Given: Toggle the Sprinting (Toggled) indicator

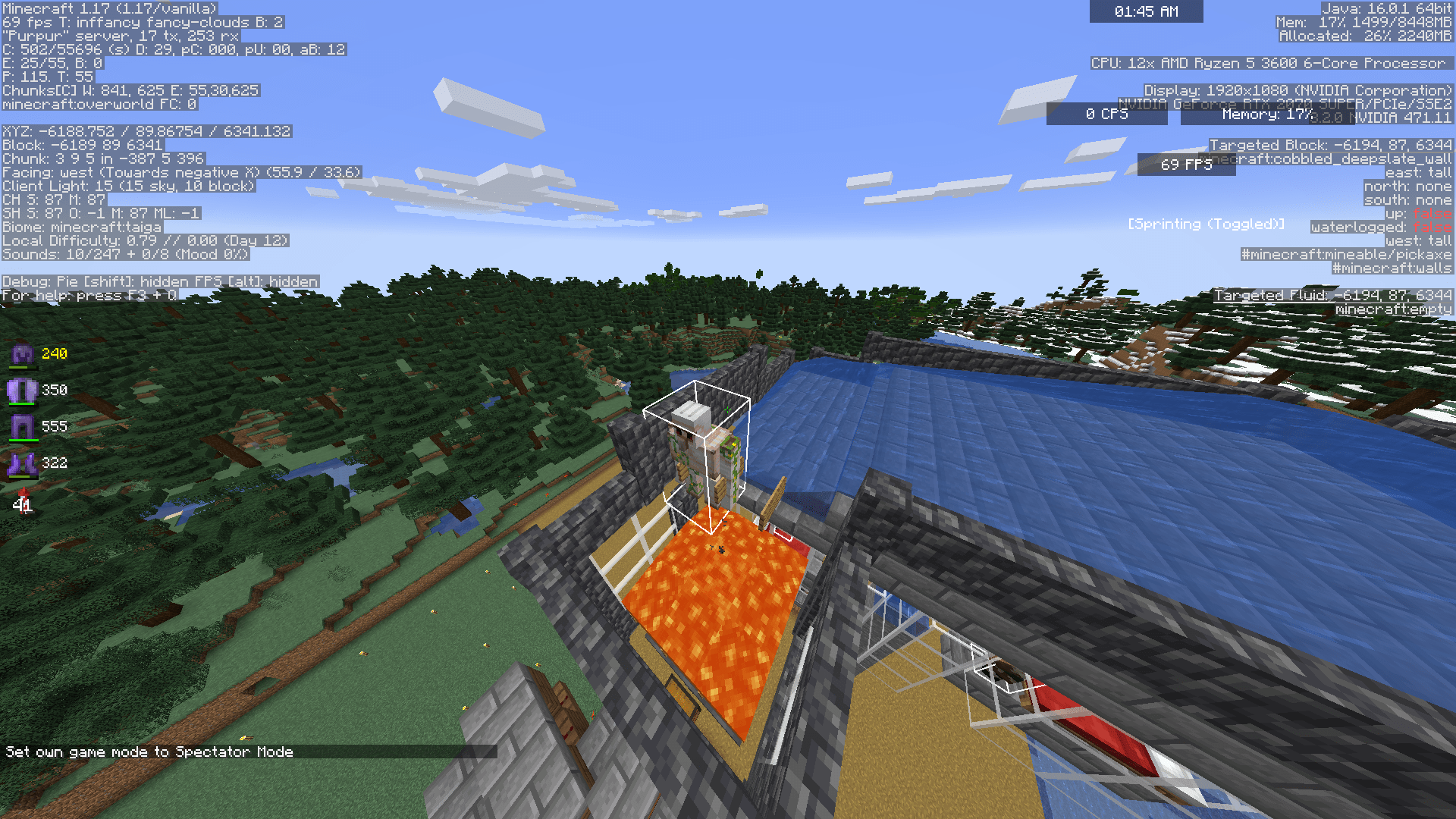Looking at the screenshot, I should 1206,224.
